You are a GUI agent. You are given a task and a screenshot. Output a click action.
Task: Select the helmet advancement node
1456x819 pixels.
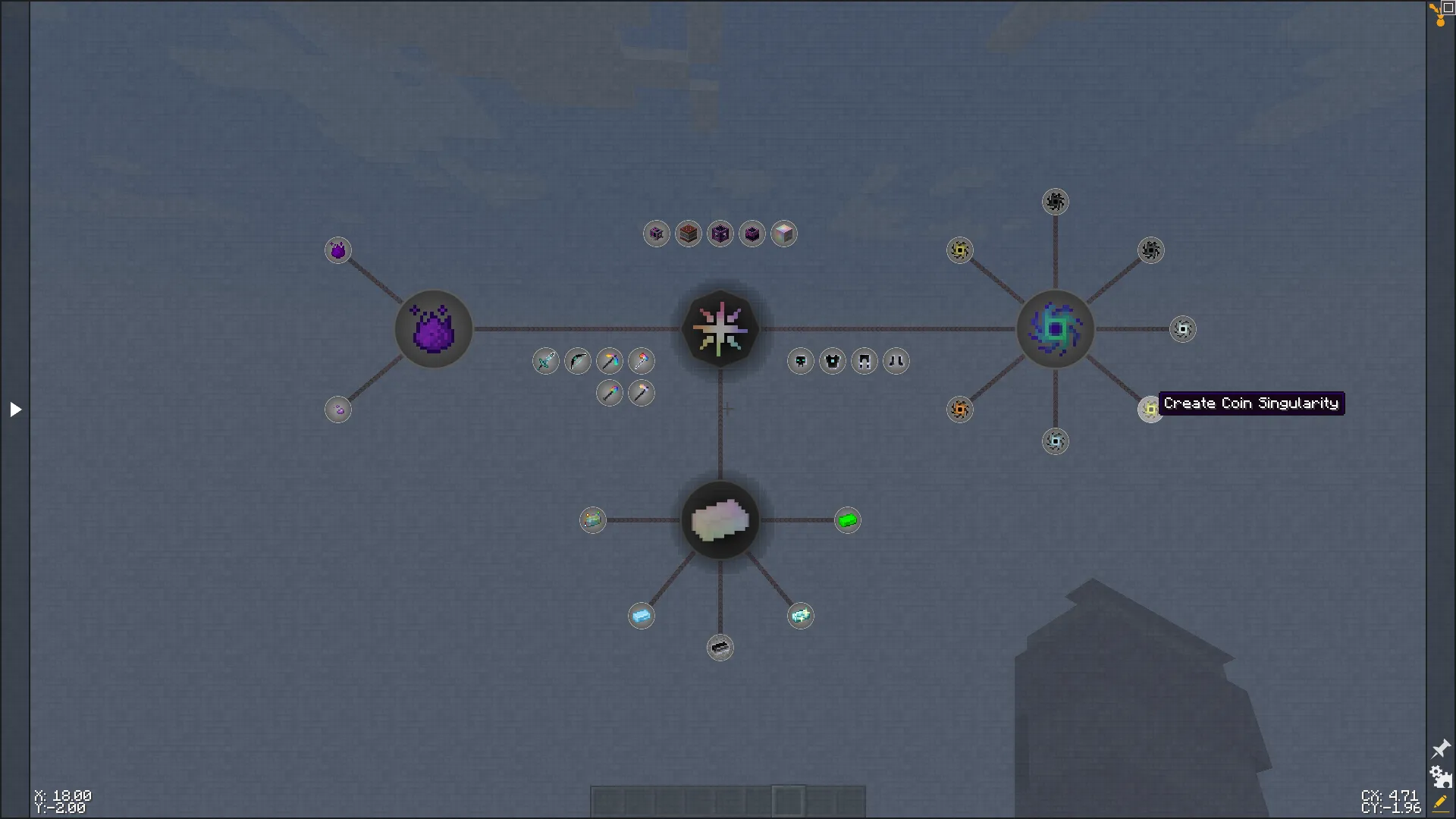pos(800,362)
